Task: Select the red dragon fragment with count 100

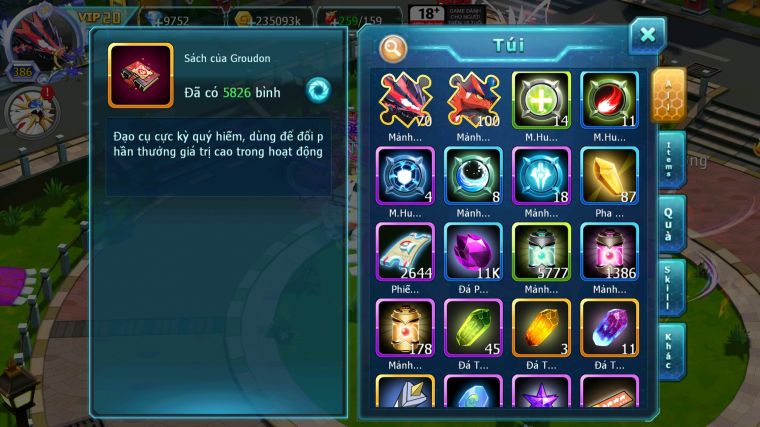Action: 473,99
